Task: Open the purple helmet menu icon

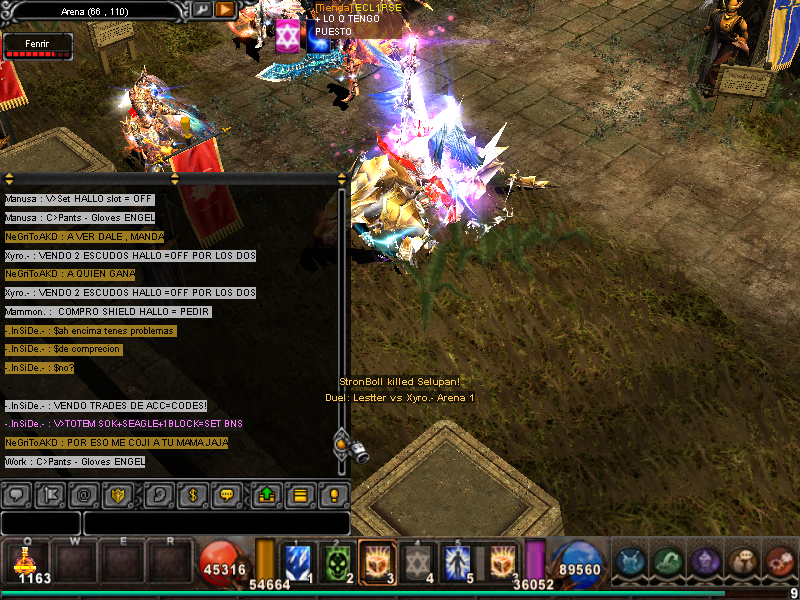Action: (x=704, y=562)
